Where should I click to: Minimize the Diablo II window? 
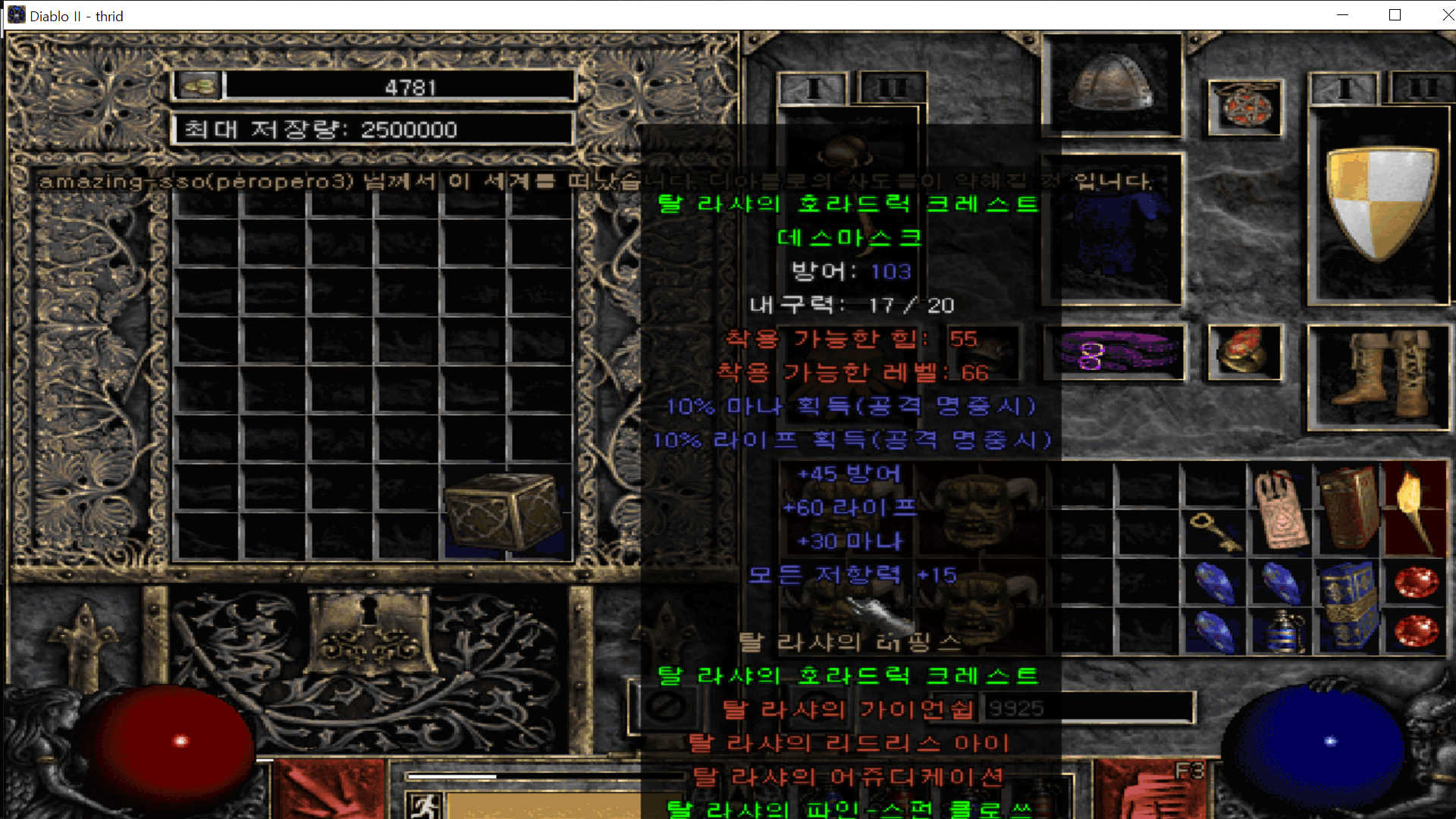[1342, 15]
